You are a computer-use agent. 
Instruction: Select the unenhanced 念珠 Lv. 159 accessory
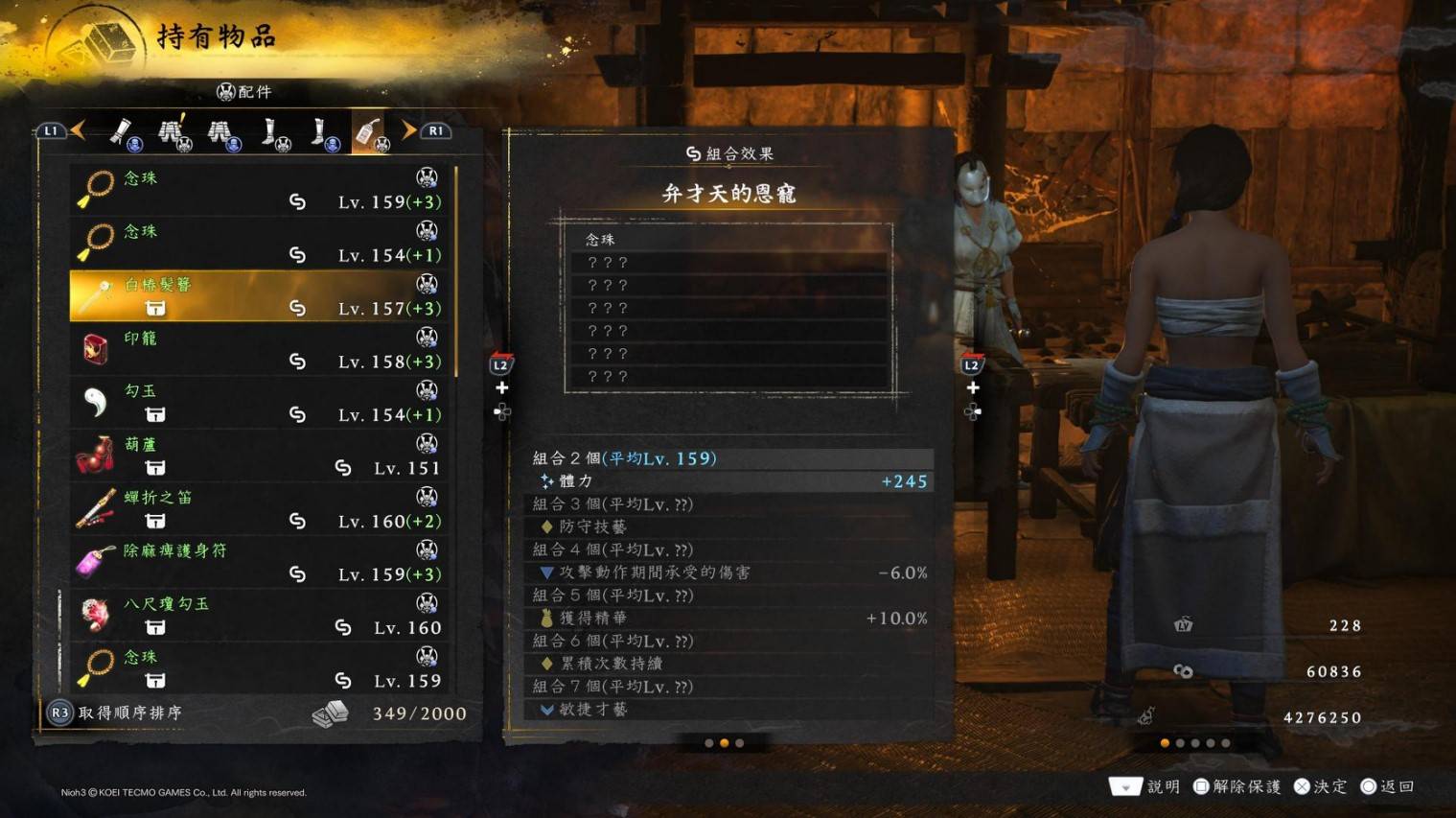click(x=261, y=668)
